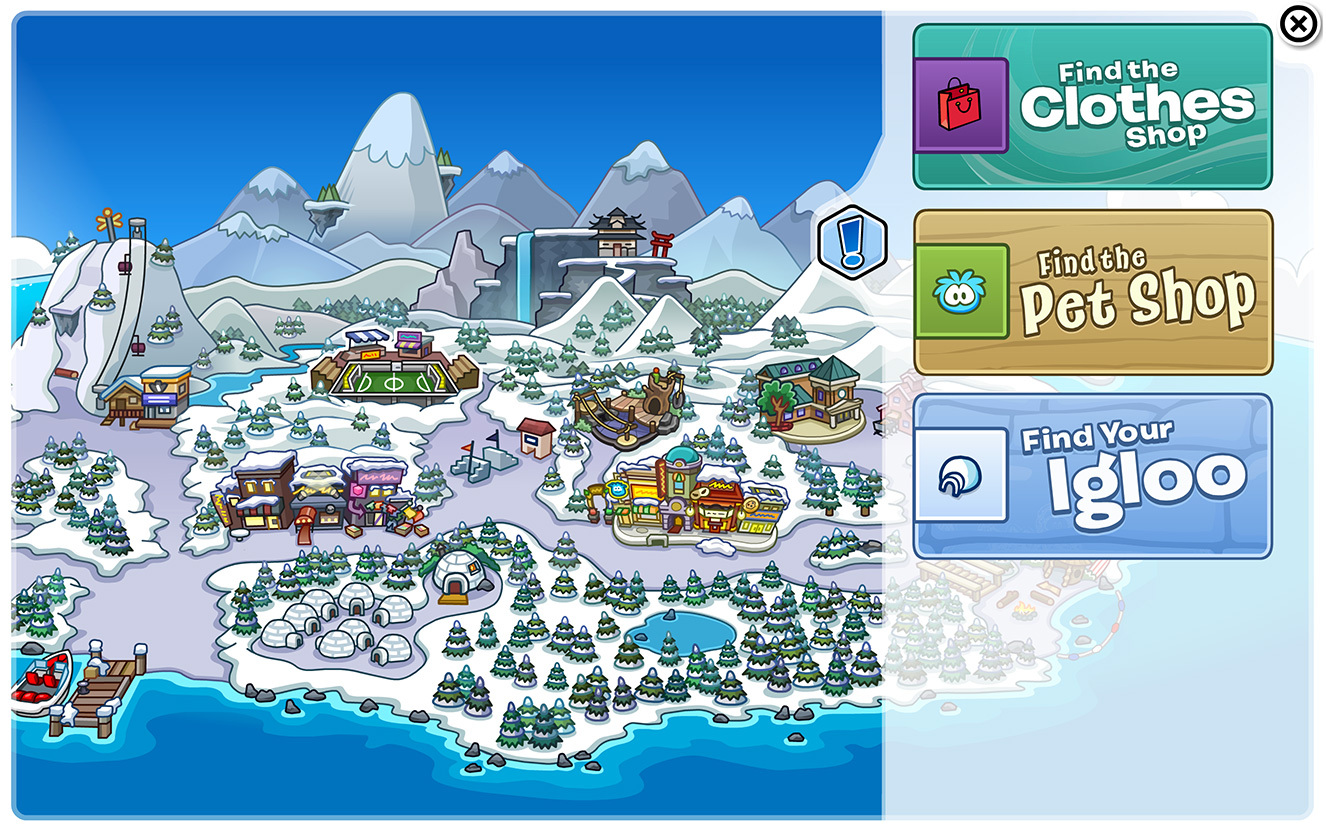Screen dimensions: 1326x829
Task: Visit the Town shop buildings
Action: [x=310, y=490]
